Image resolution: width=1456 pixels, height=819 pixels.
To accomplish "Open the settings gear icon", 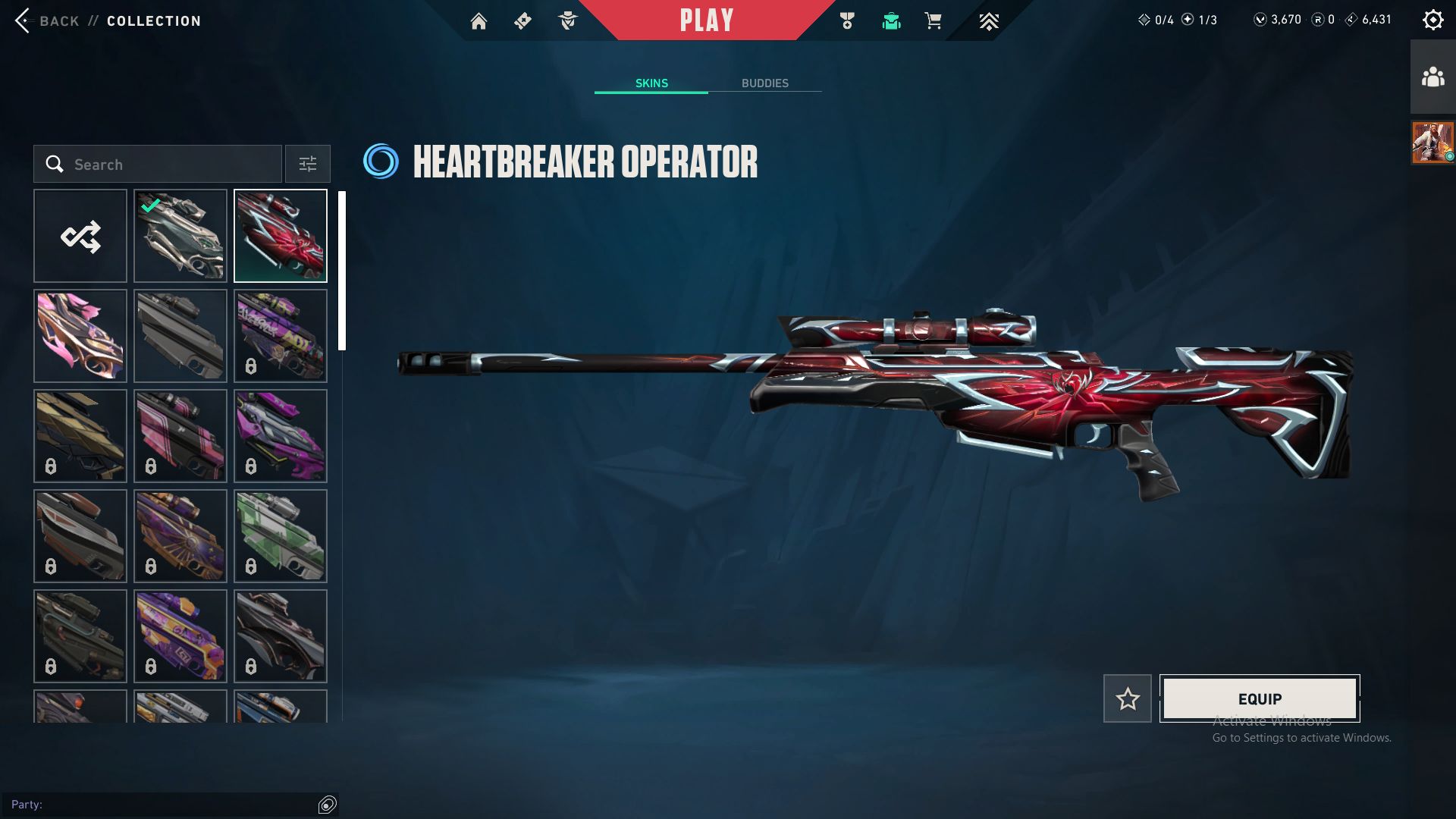I will coord(1432,20).
